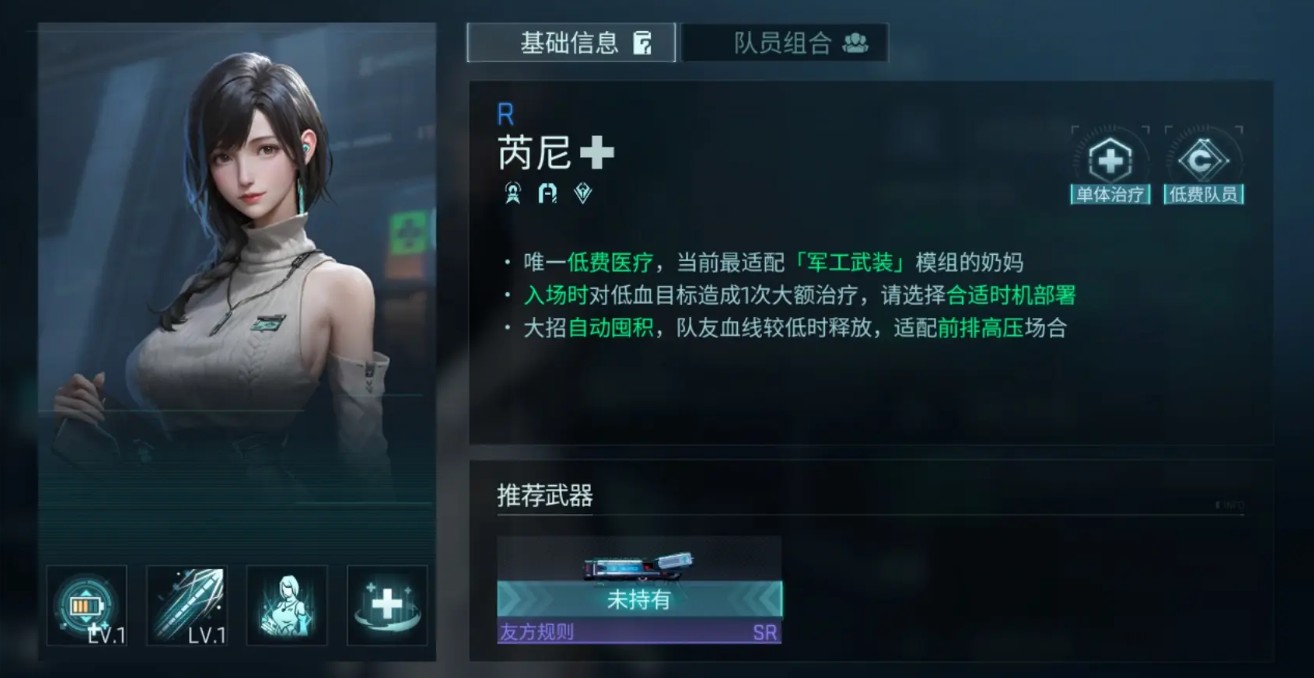The height and width of the screenshot is (678, 1314).
Task: View the character portrait skill icon
Action: pyautogui.click(x=287, y=605)
